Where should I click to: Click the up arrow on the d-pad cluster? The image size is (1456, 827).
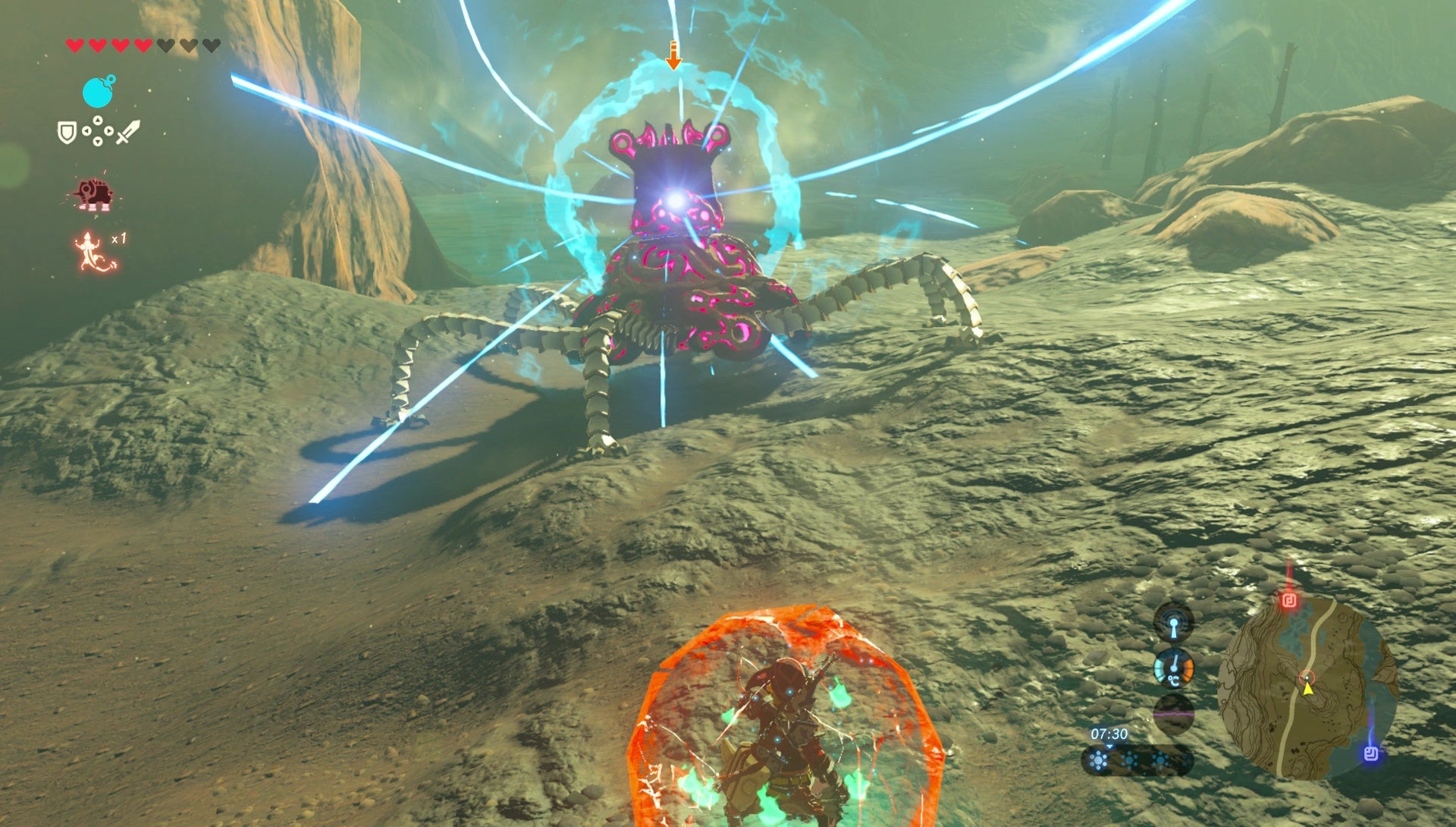pyautogui.click(x=97, y=119)
